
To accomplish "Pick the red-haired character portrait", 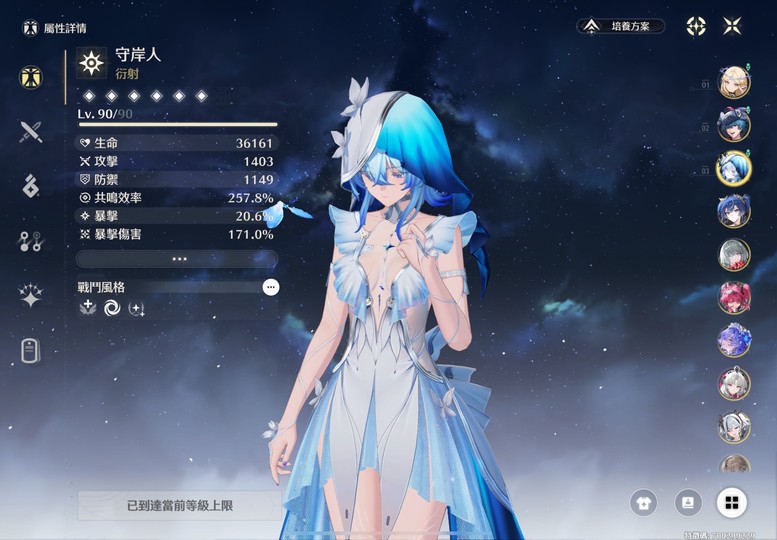I will (734, 297).
